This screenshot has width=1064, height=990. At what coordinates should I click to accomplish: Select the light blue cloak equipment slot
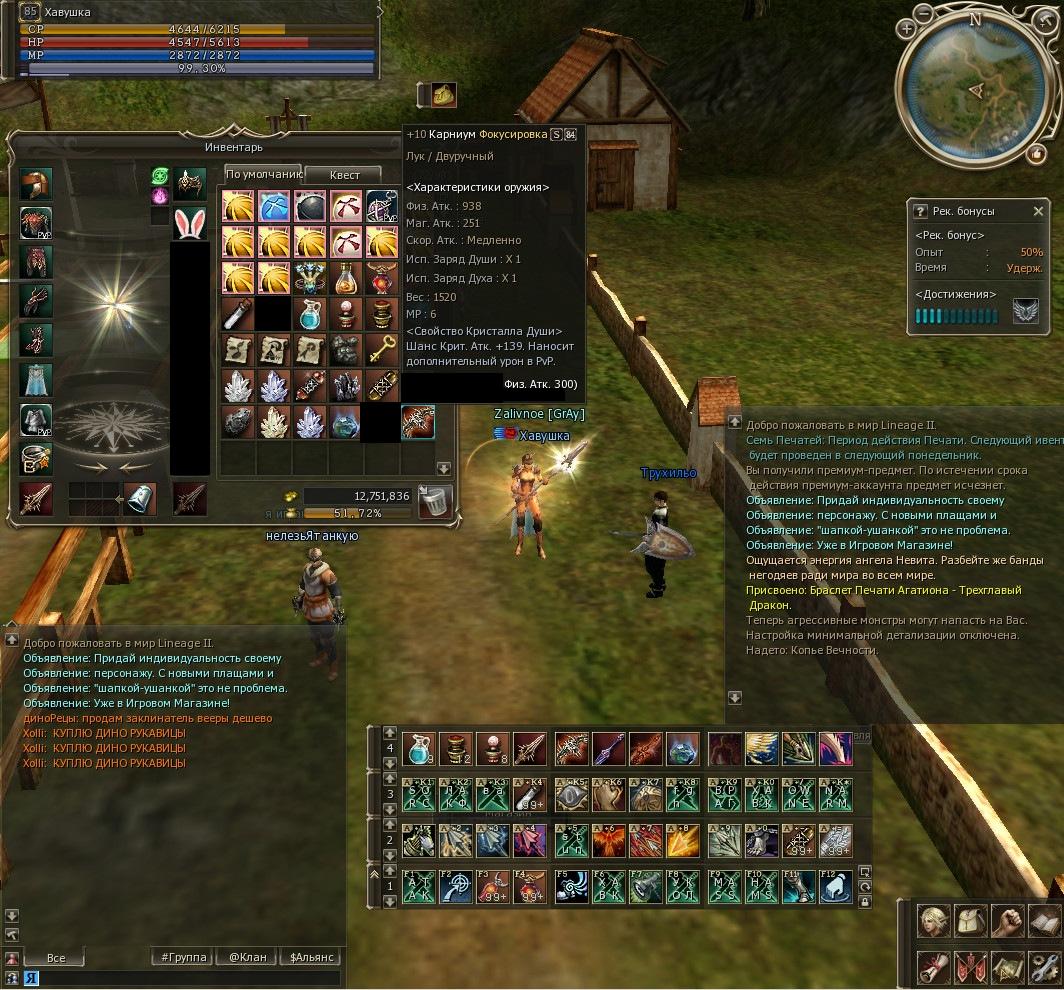coord(36,379)
